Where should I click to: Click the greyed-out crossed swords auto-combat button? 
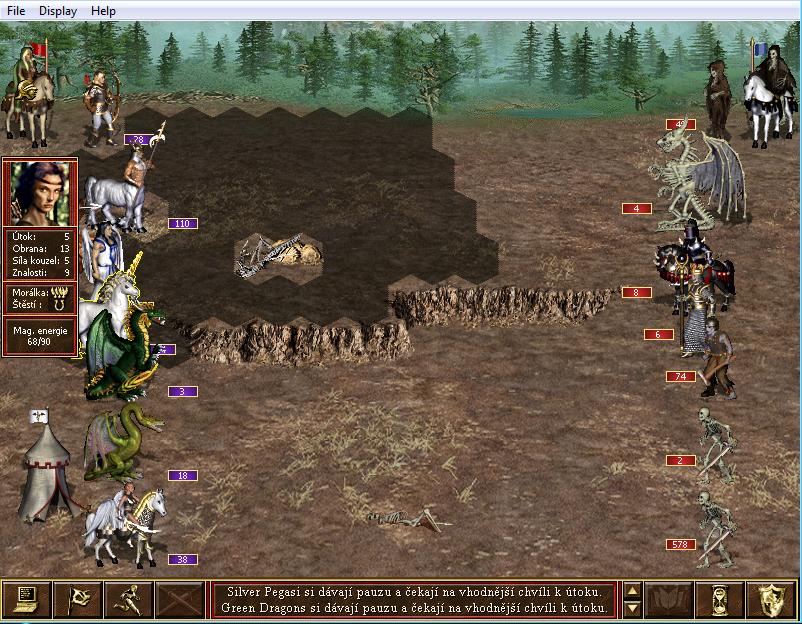pyautogui.click(x=181, y=599)
